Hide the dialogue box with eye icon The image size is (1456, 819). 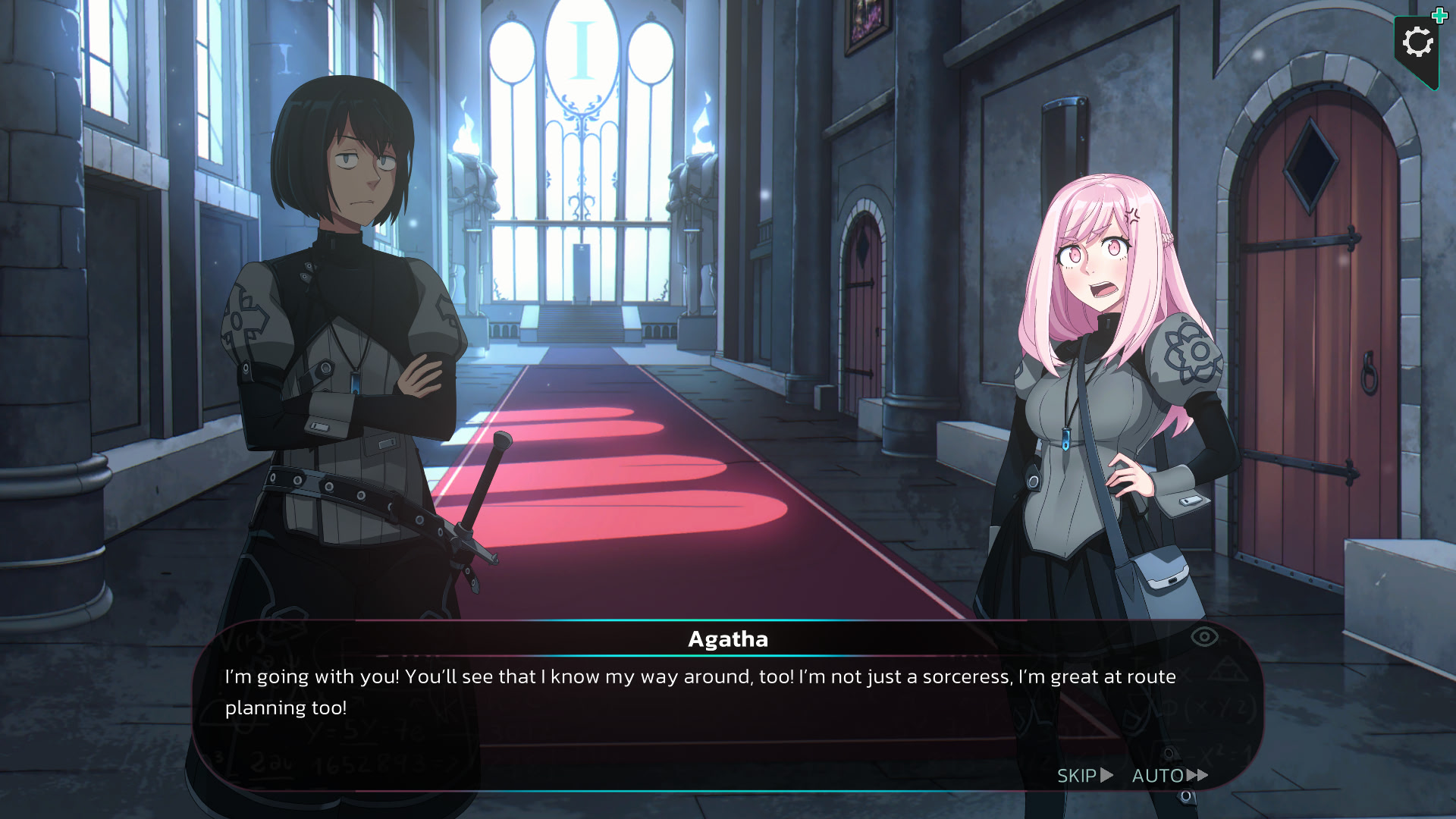1203,637
